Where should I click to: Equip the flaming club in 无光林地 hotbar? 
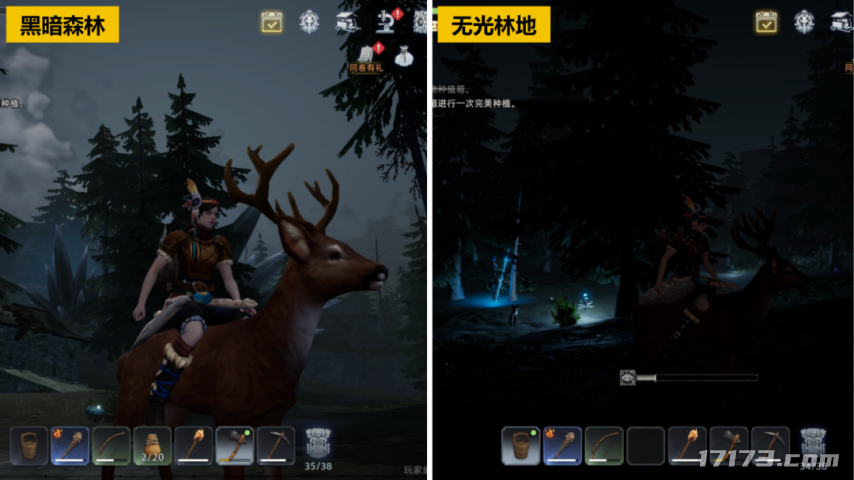[x=562, y=445]
